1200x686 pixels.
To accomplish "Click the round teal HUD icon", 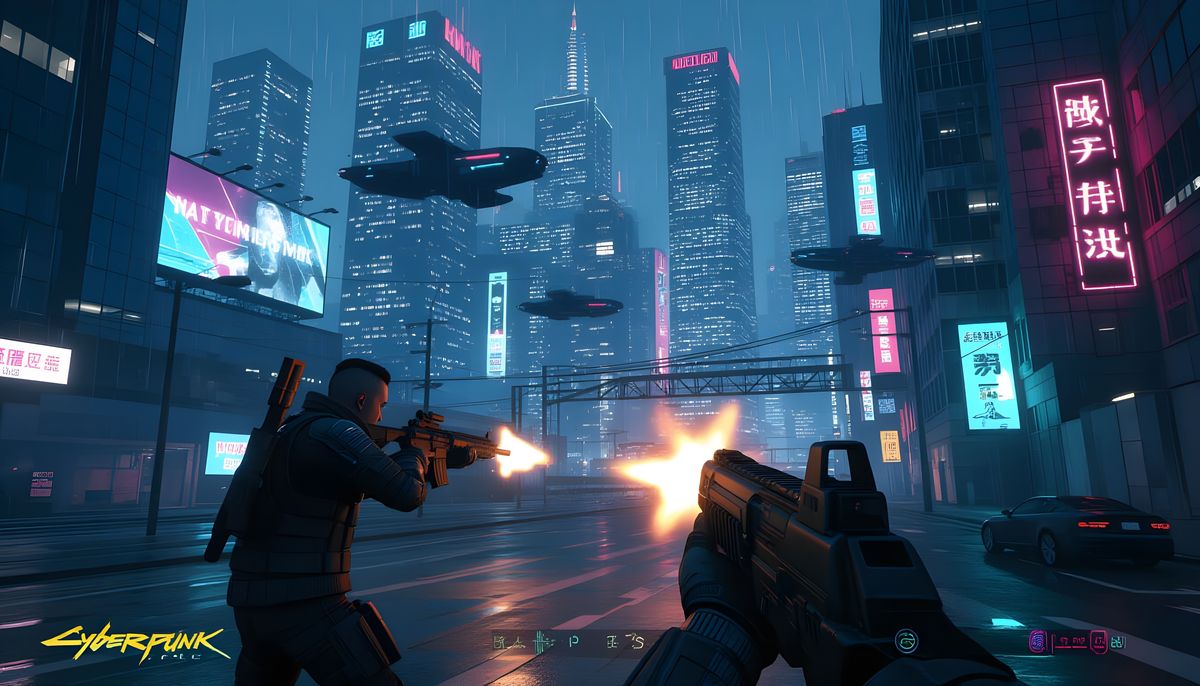I will (907, 639).
